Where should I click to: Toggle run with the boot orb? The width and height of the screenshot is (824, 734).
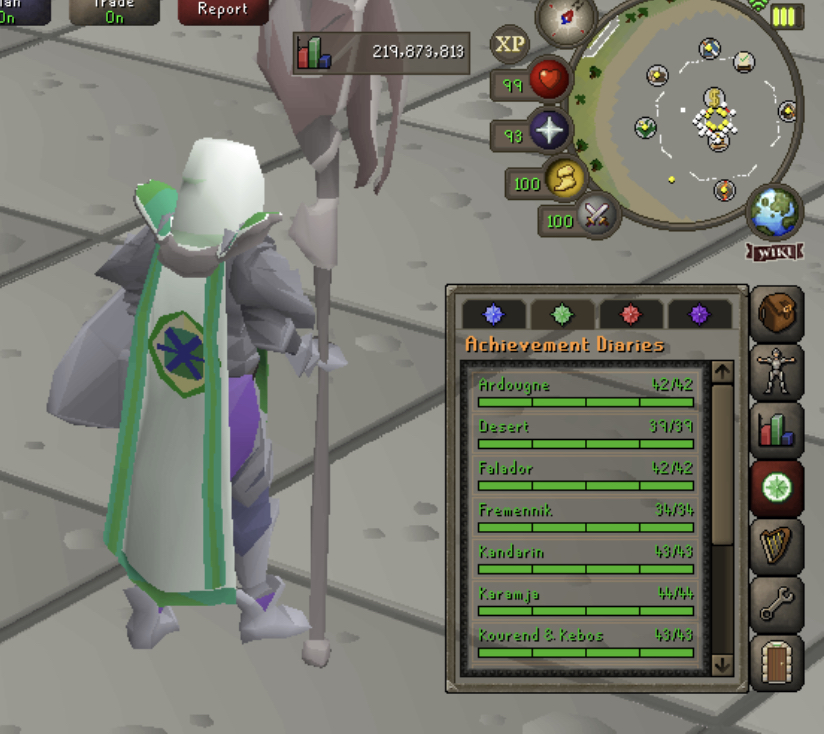click(x=565, y=180)
